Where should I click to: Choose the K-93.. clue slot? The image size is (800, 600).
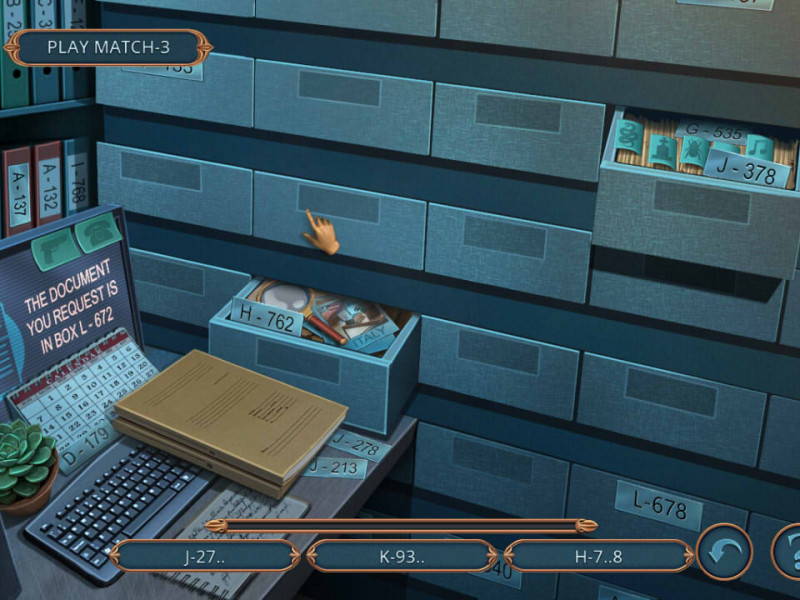click(402, 556)
